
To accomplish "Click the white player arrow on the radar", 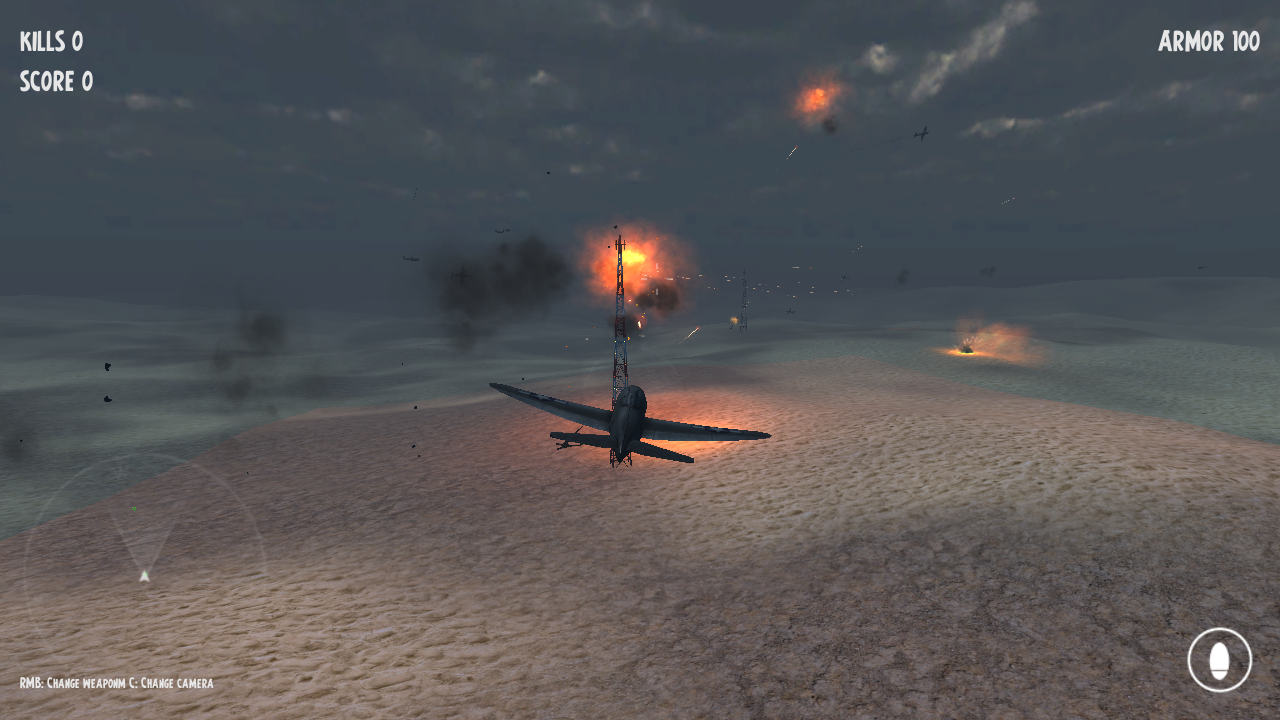I will tap(143, 575).
